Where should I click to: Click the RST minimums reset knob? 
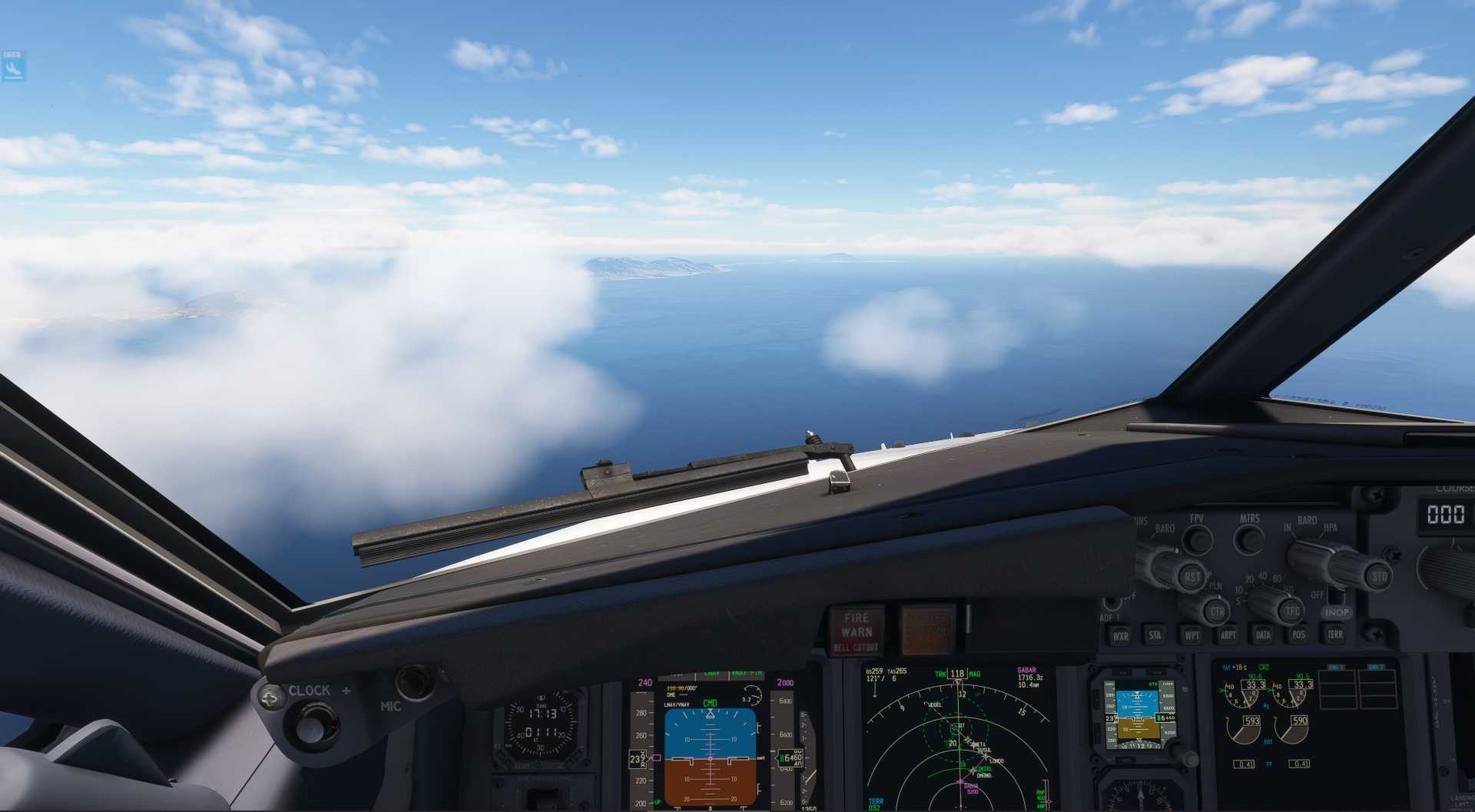pyautogui.click(x=1191, y=576)
